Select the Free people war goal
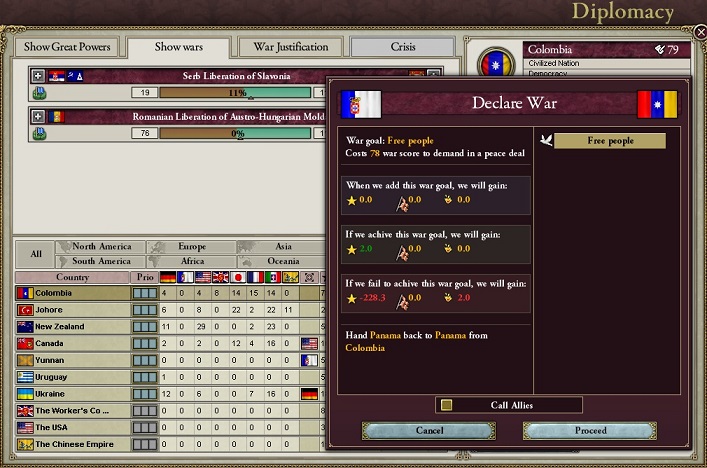Screen dimensions: 707x468 click(610, 141)
